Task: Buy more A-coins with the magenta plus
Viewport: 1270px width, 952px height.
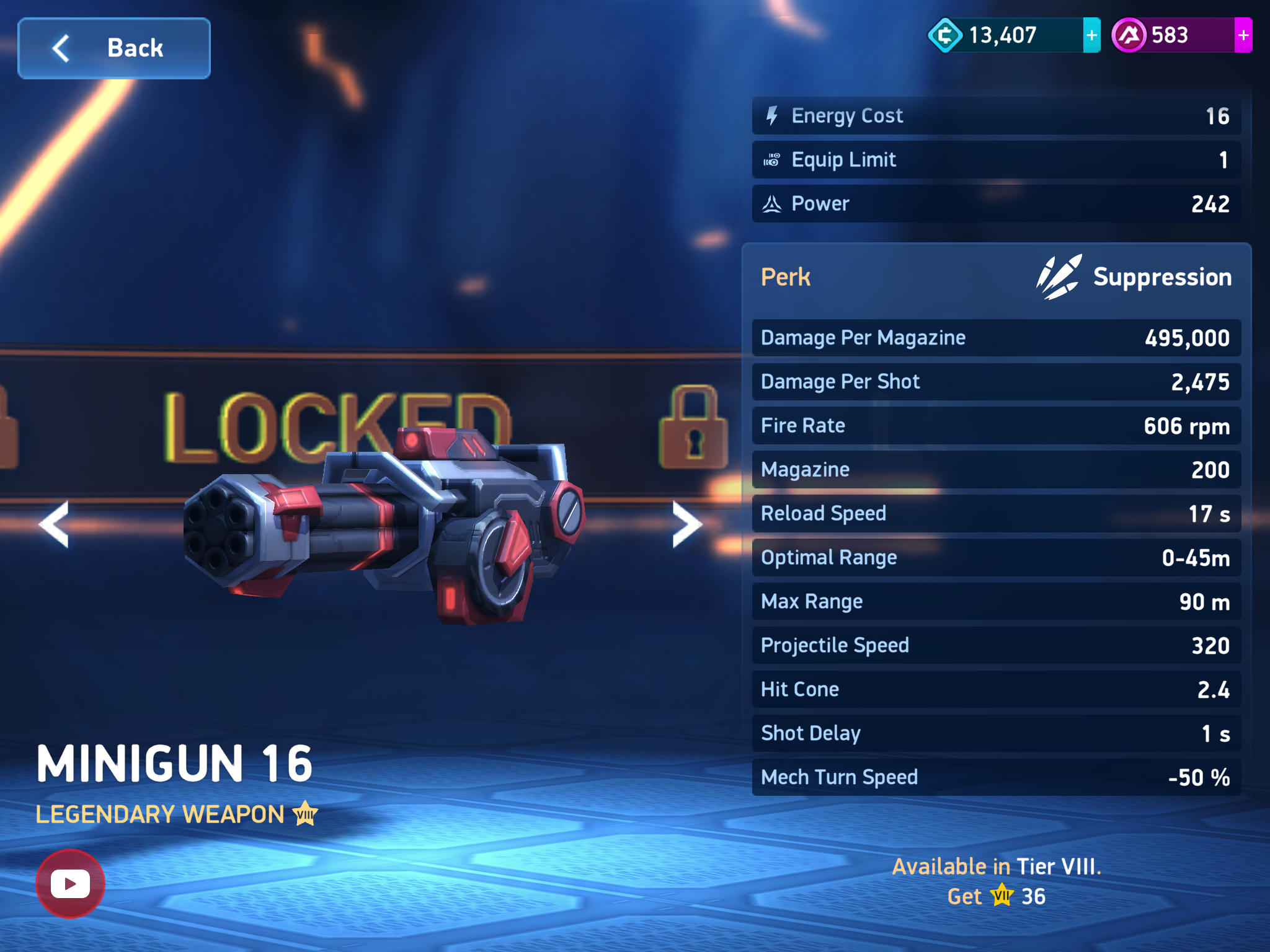Action: coord(1243,35)
